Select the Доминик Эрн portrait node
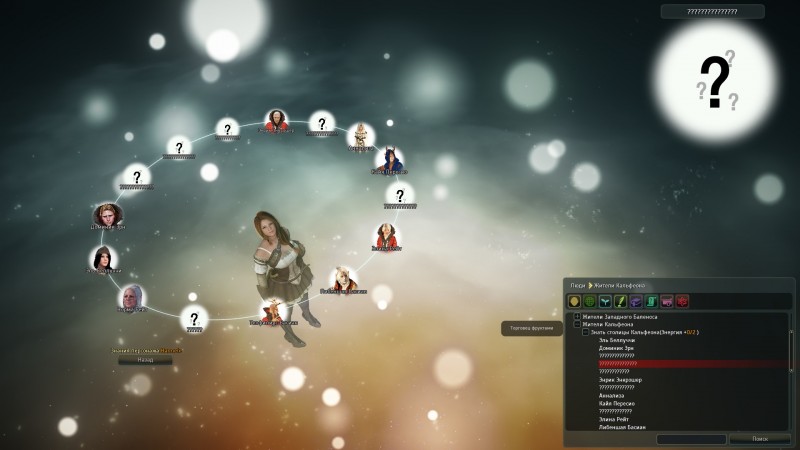 click(109, 215)
